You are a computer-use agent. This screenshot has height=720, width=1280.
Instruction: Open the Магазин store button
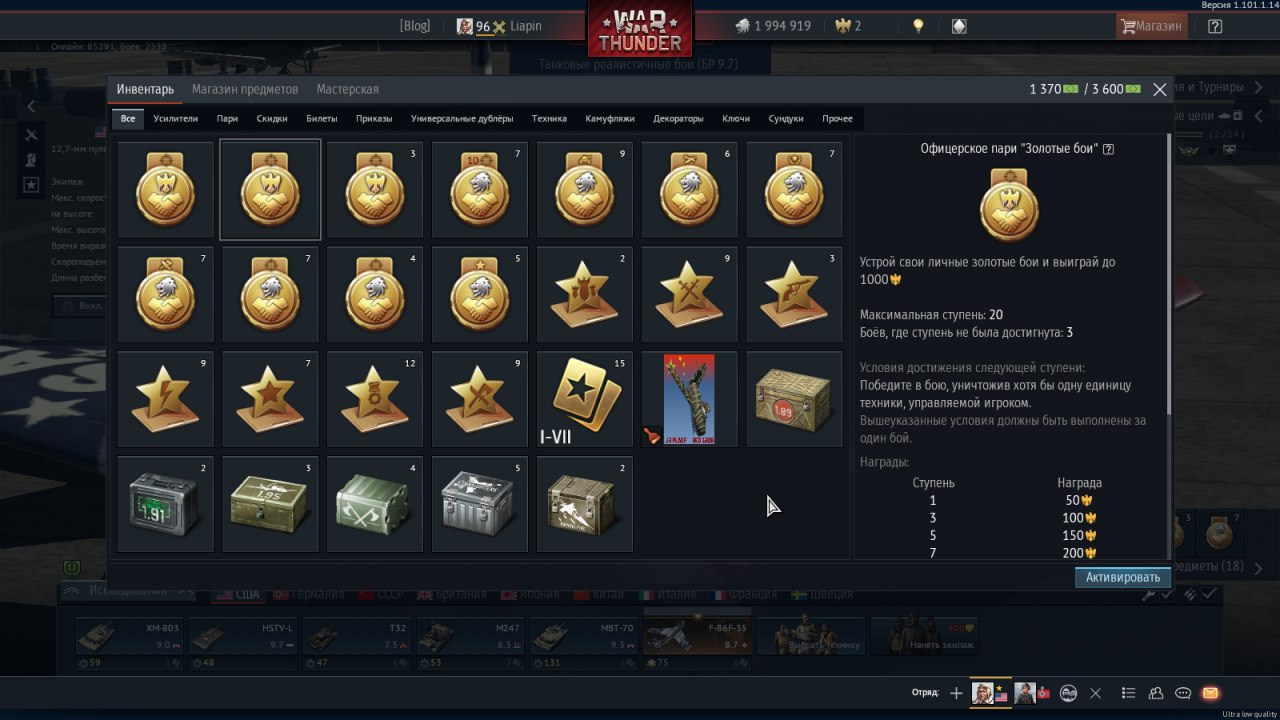click(1151, 26)
